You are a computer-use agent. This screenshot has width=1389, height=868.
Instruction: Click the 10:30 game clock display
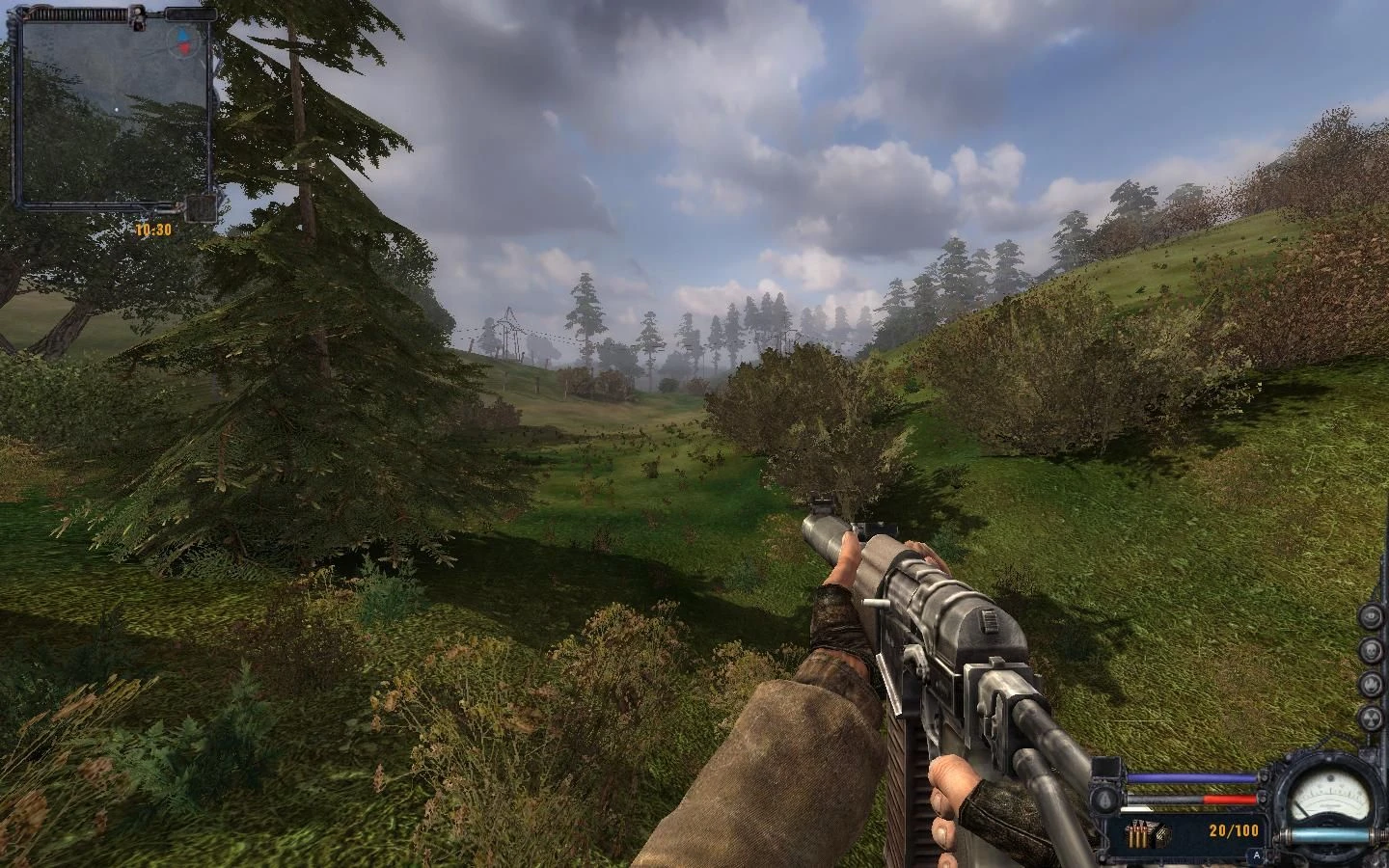tap(153, 229)
